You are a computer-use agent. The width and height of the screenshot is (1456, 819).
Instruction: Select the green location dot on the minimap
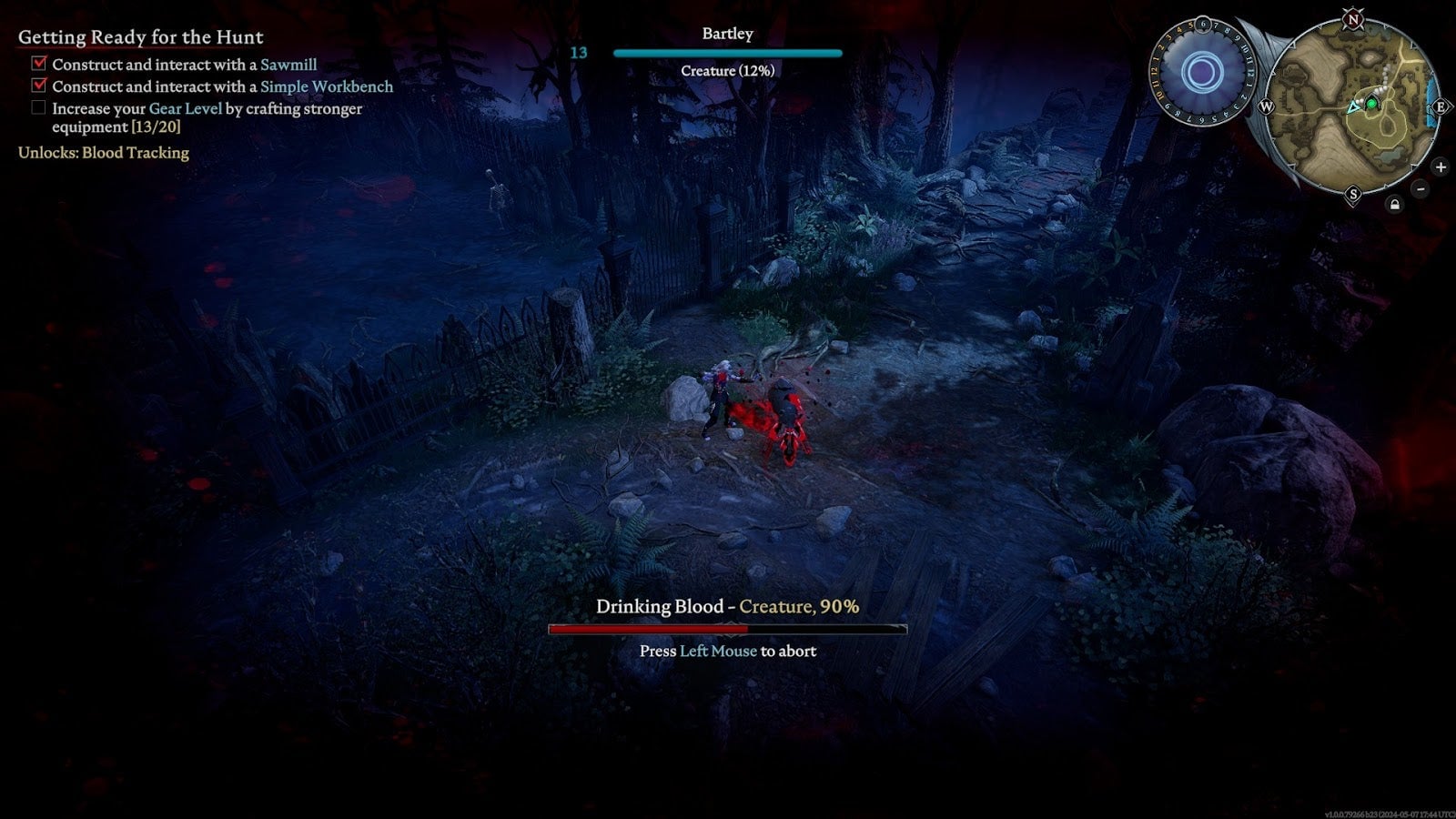tap(1371, 104)
